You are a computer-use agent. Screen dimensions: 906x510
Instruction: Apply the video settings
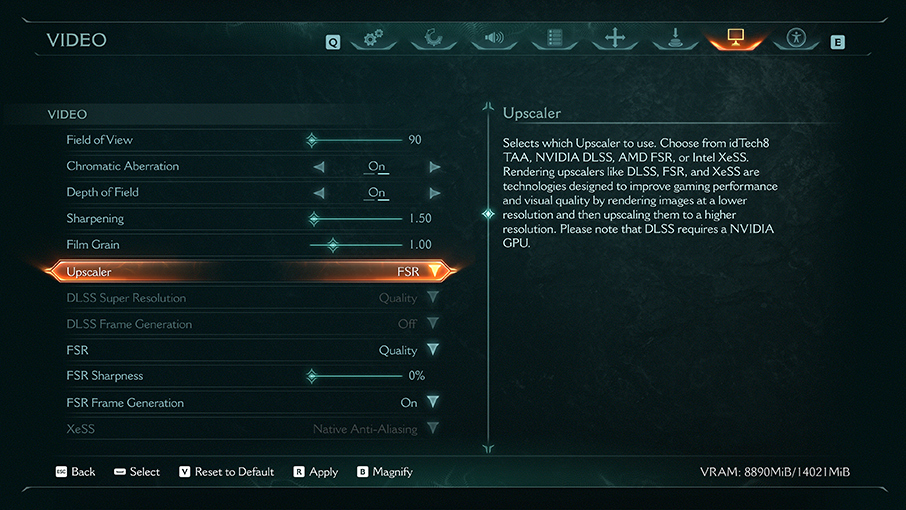click(316, 472)
